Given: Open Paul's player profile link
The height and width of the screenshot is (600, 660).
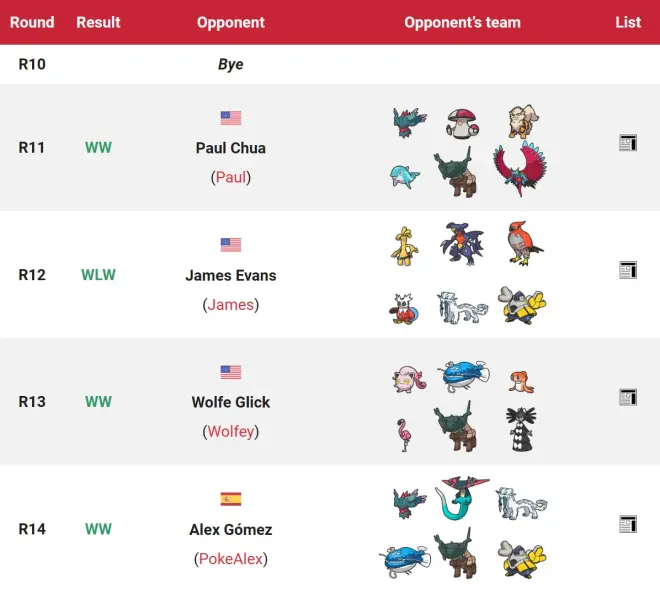Looking at the screenshot, I should click(231, 177).
